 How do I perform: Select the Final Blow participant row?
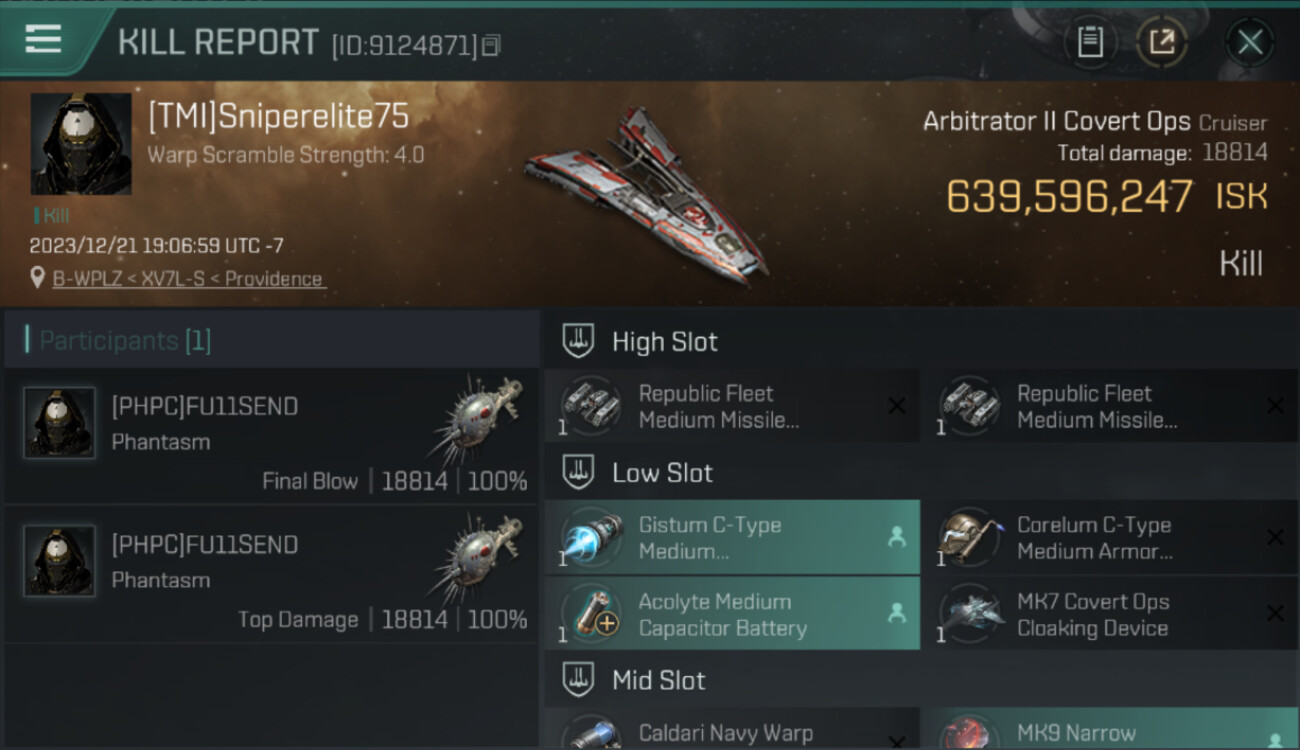click(x=272, y=437)
